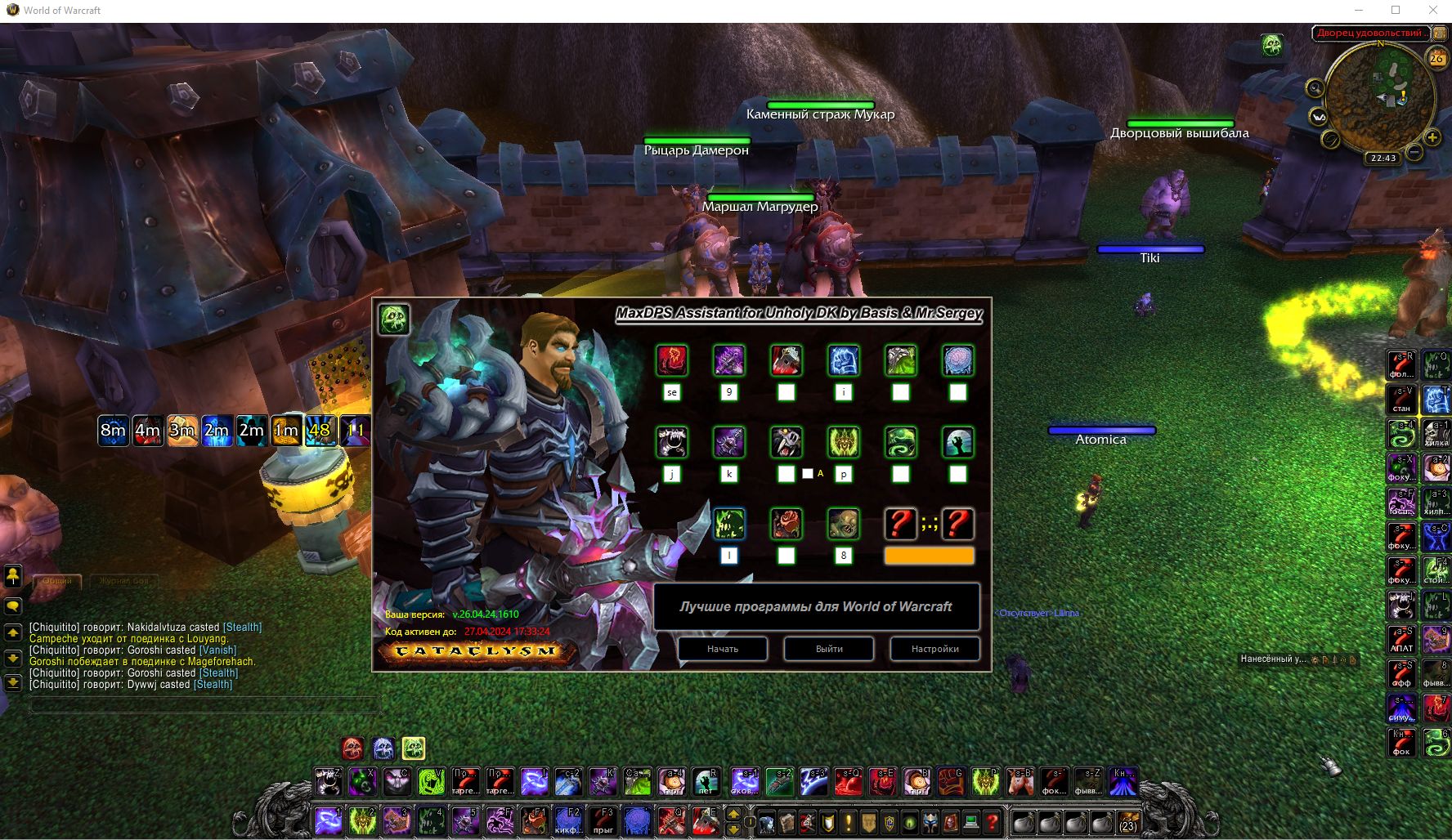This screenshot has height=840, width=1452.
Task: Select the blue glowing fist ability icon
Action: [x=844, y=360]
